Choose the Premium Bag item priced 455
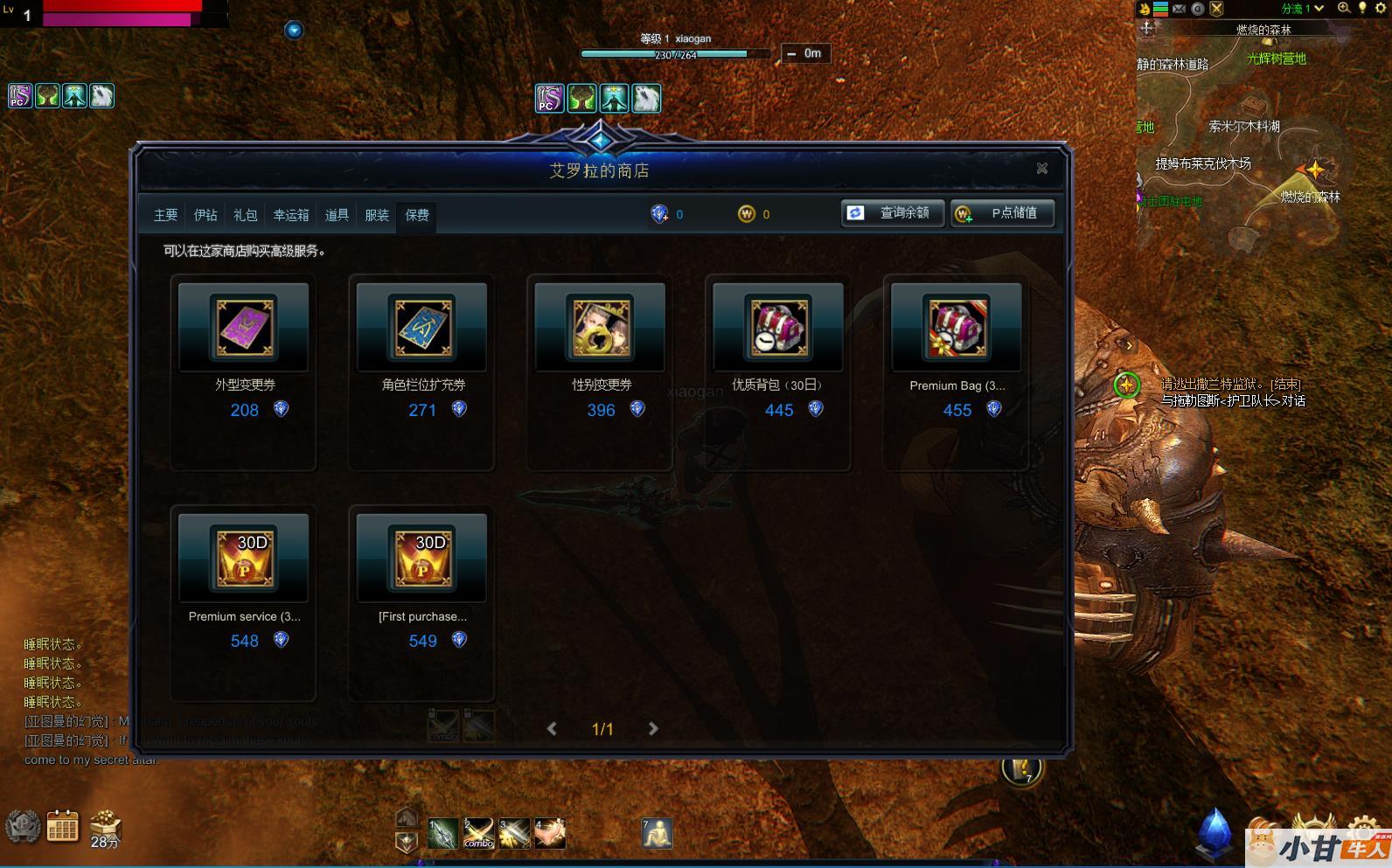This screenshot has width=1392, height=868. coord(957,328)
